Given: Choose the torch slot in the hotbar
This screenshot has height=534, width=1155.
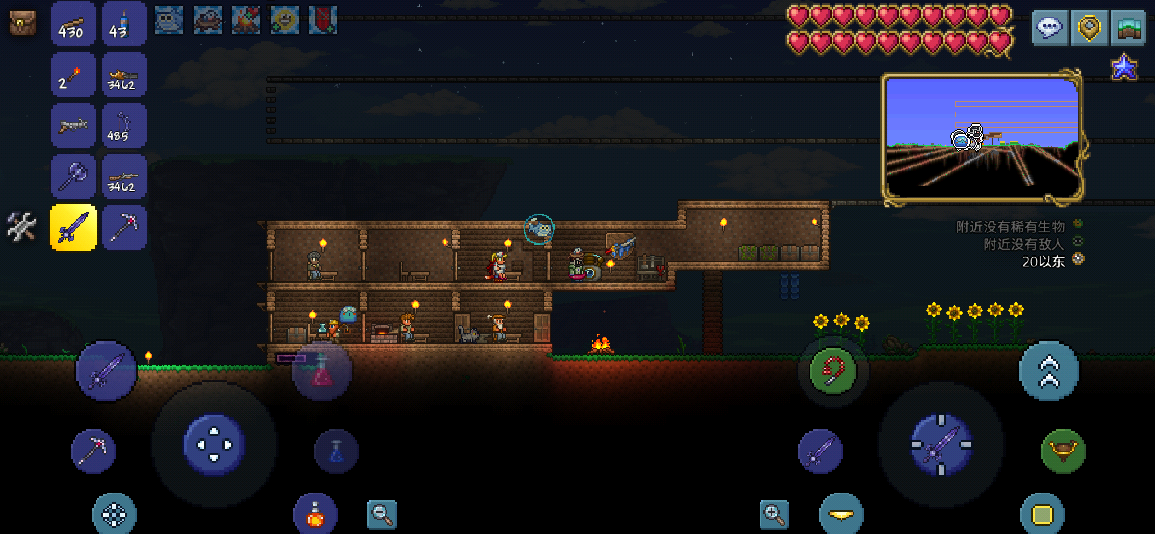Looking at the screenshot, I should point(73,75).
